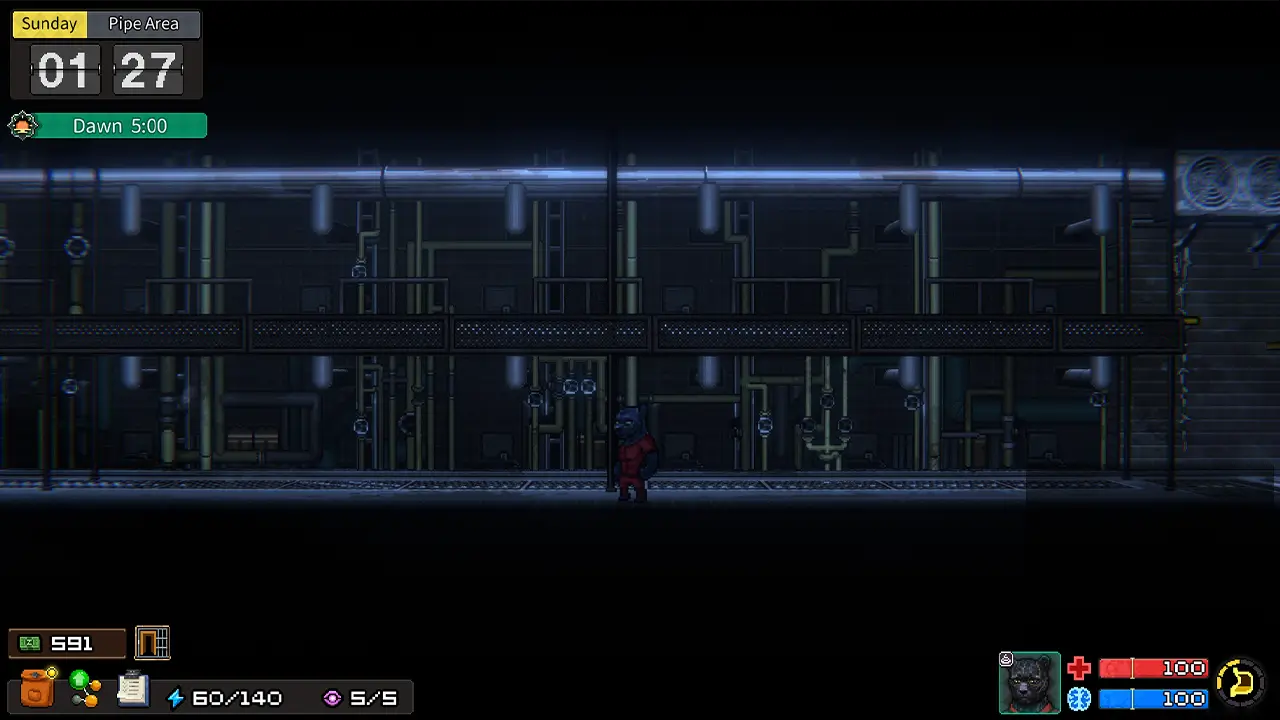Click the green circuit money icon

click(x=29, y=643)
